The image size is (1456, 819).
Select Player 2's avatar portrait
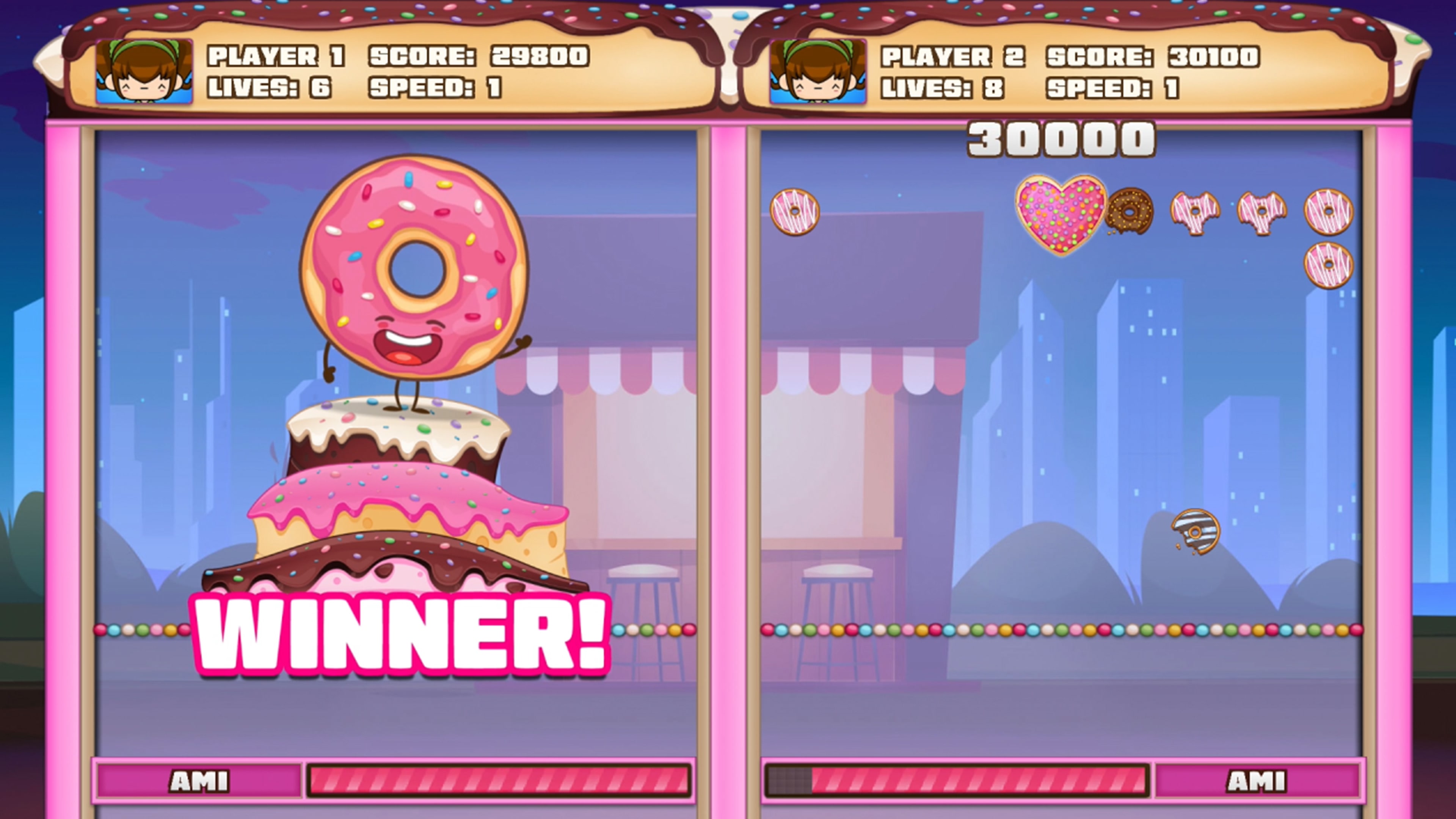(818, 71)
